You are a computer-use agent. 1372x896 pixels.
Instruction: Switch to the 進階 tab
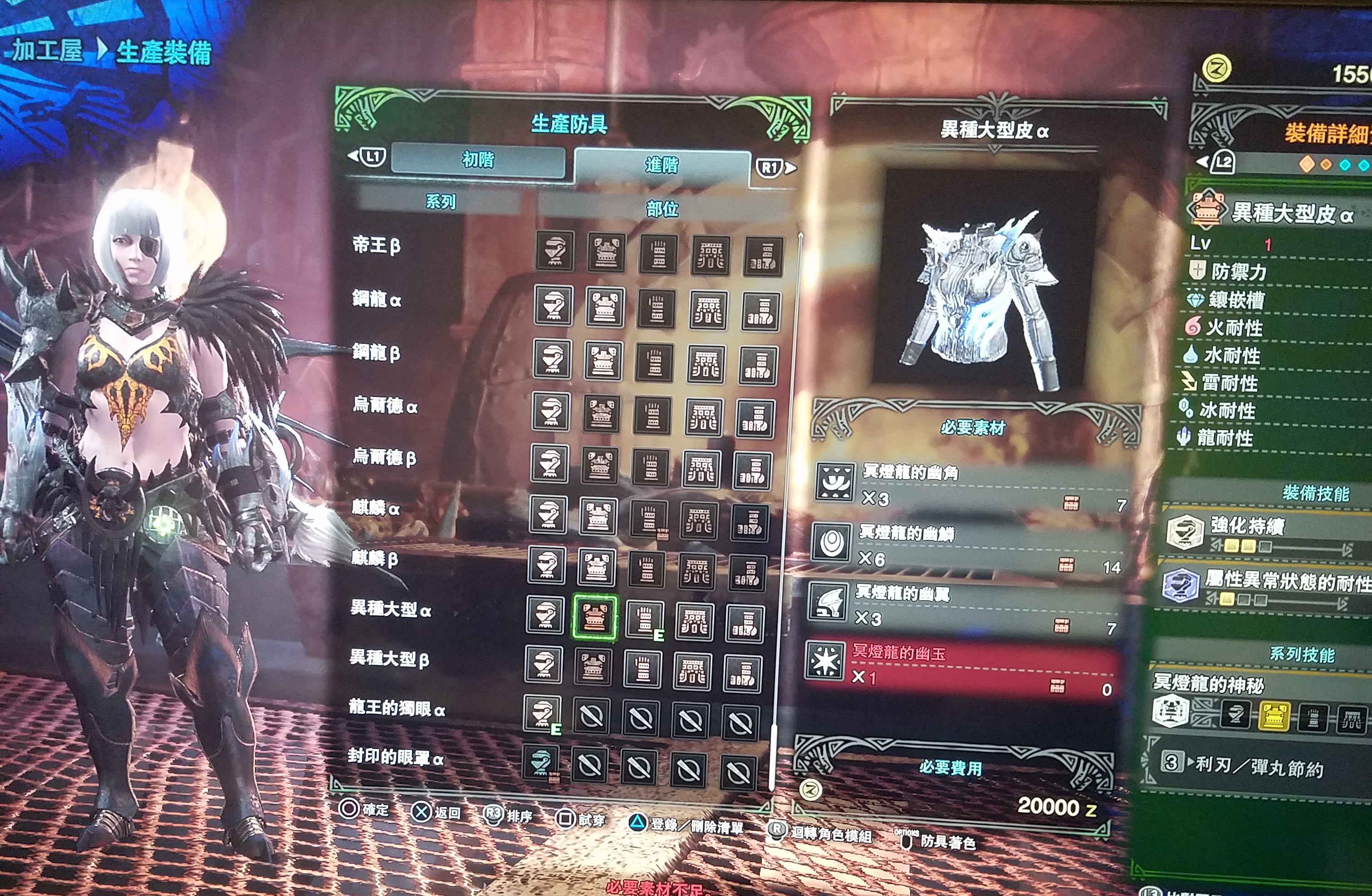pos(662,166)
